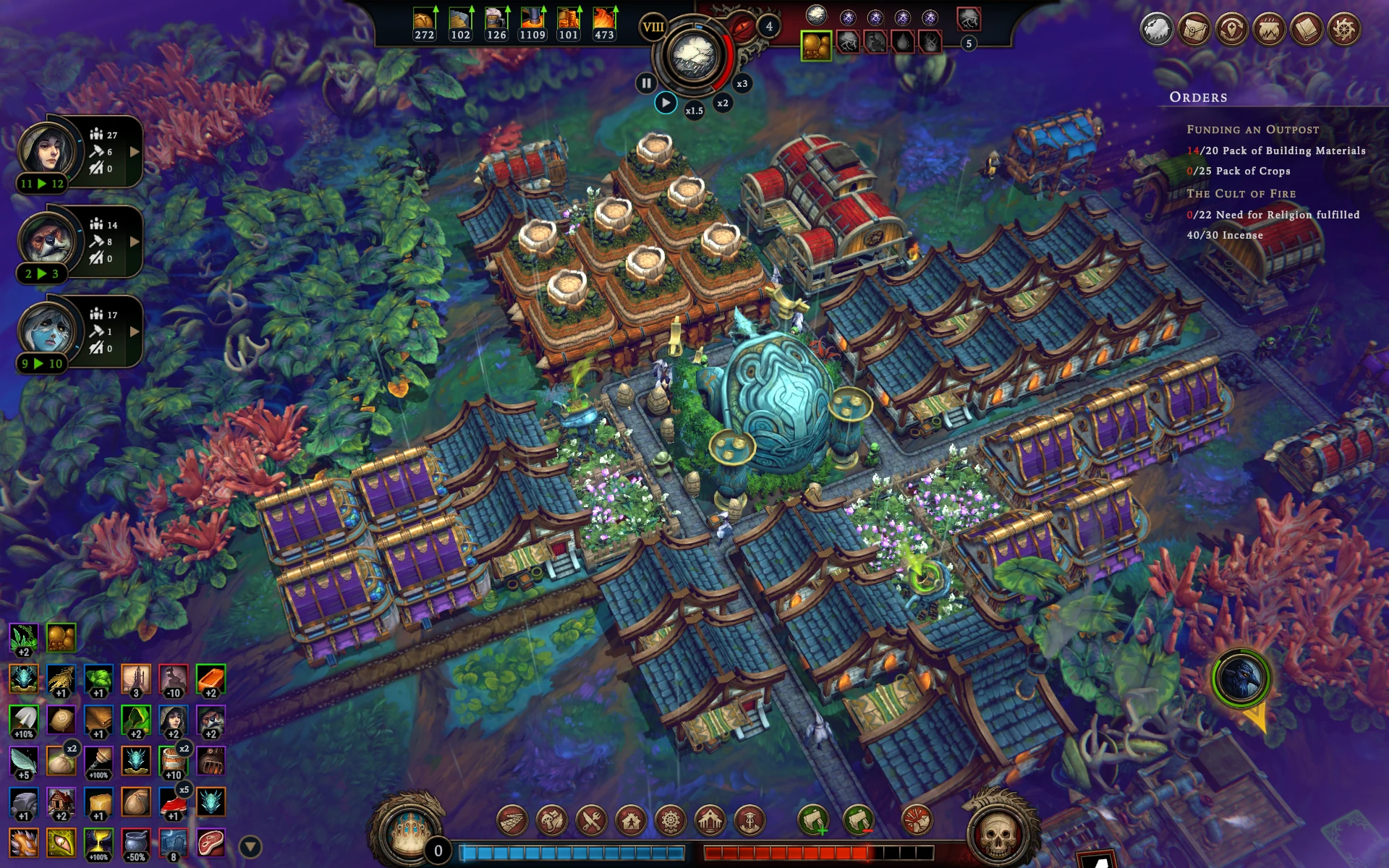Select the remove-glade-marker tool with red minus
The height and width of the screenshot is (868, 1389).
[x=859, y=820]
